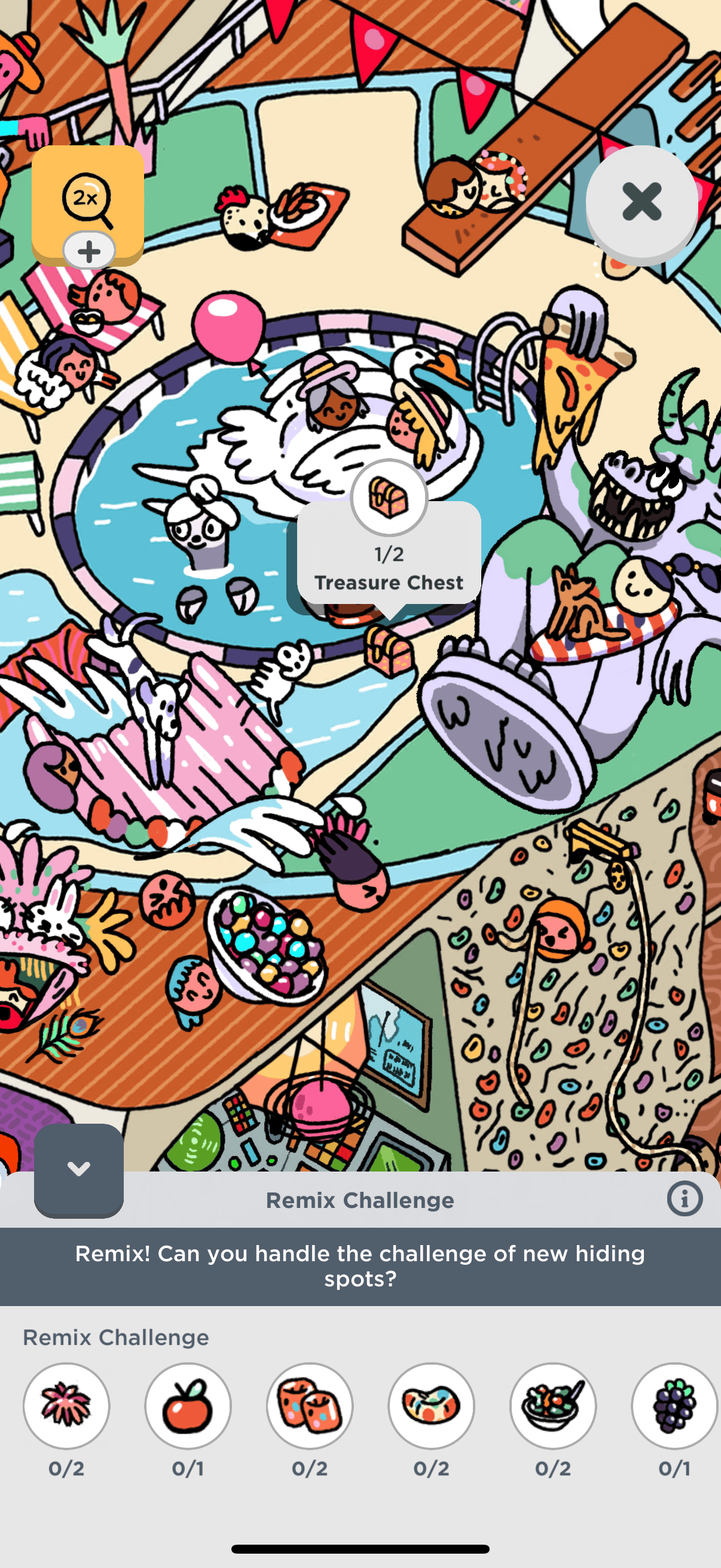Select the pink firework target icon
The image size is (721, 1568).
pyautogui.click(x=66, y=1405)
